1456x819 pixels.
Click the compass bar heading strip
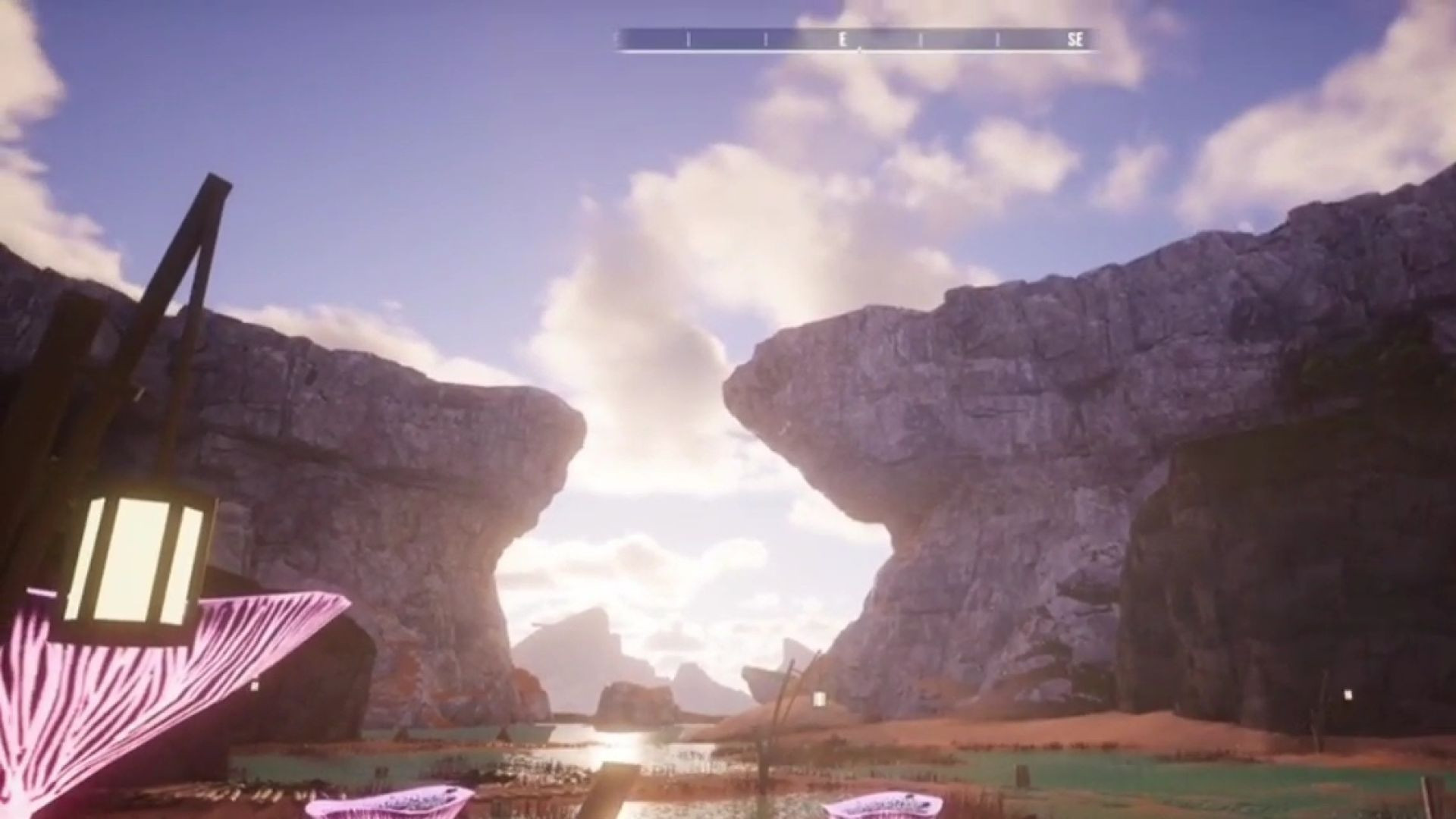857,39
